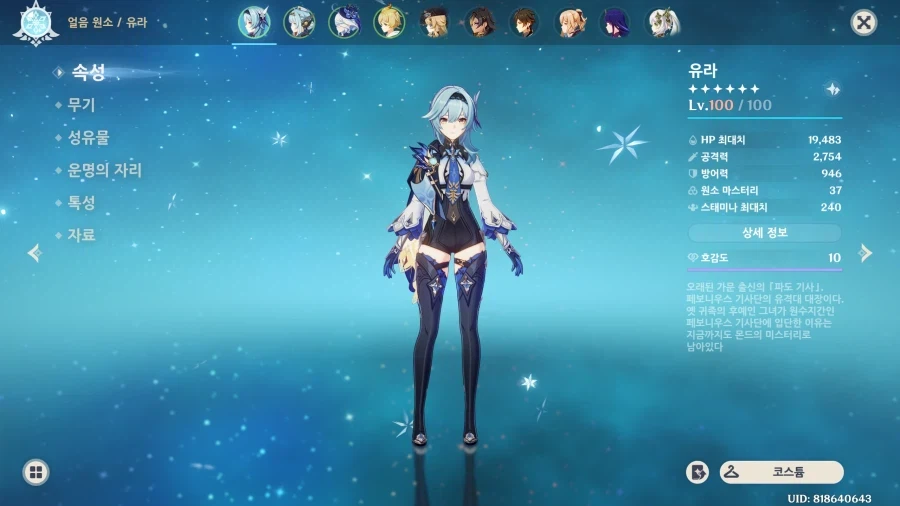The width and height of the screenshot is (900, 506).
Task: Choose the portrait with the dark blue hat
Action: [x=344, y=22]
